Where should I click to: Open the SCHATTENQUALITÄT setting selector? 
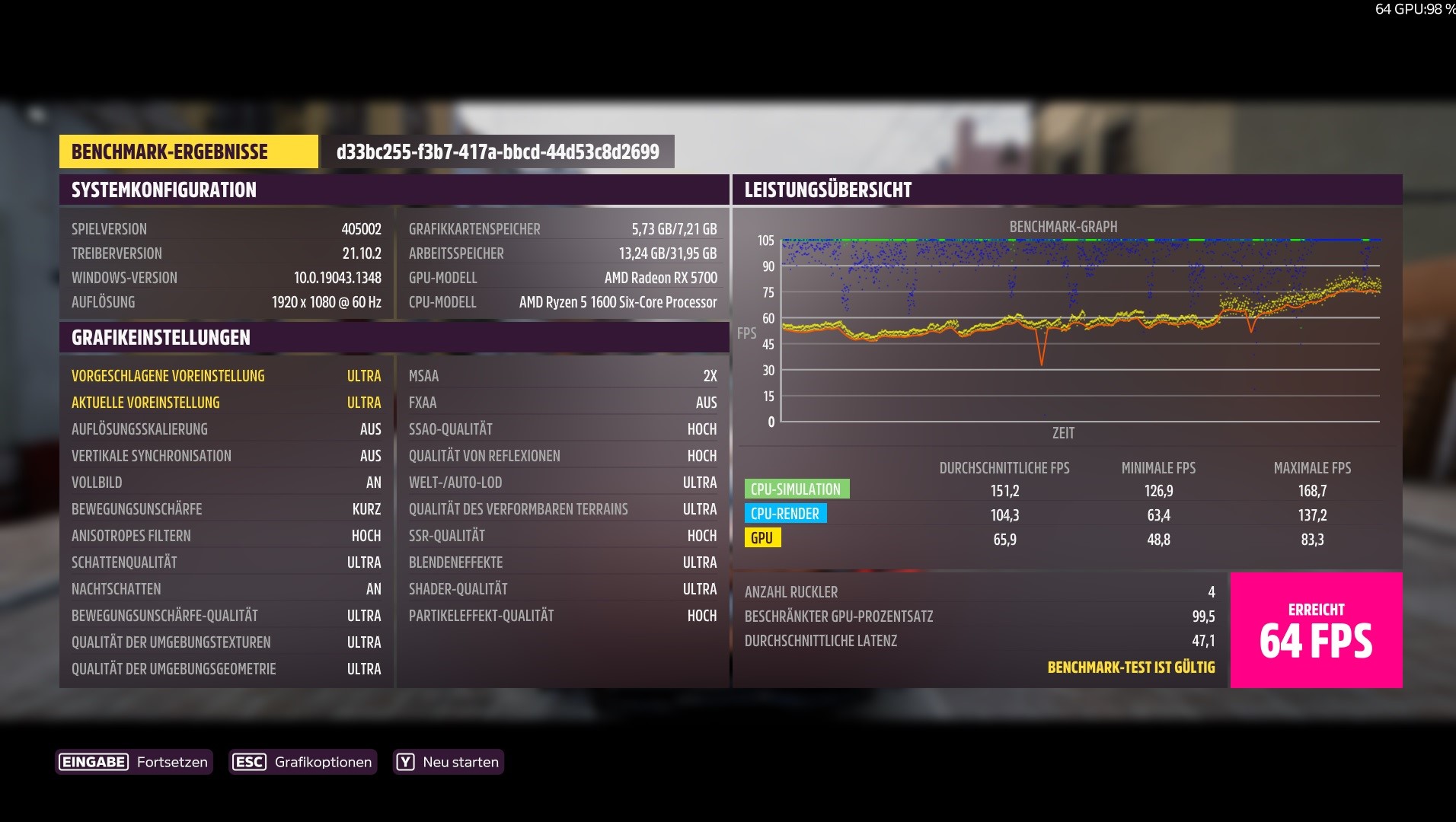226,562
